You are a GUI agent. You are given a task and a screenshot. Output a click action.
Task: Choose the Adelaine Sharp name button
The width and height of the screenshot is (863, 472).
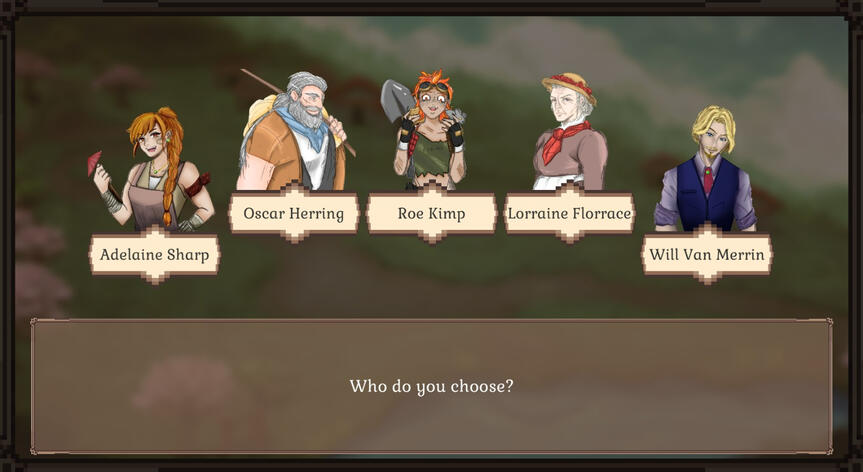click(x=155, y=255)
